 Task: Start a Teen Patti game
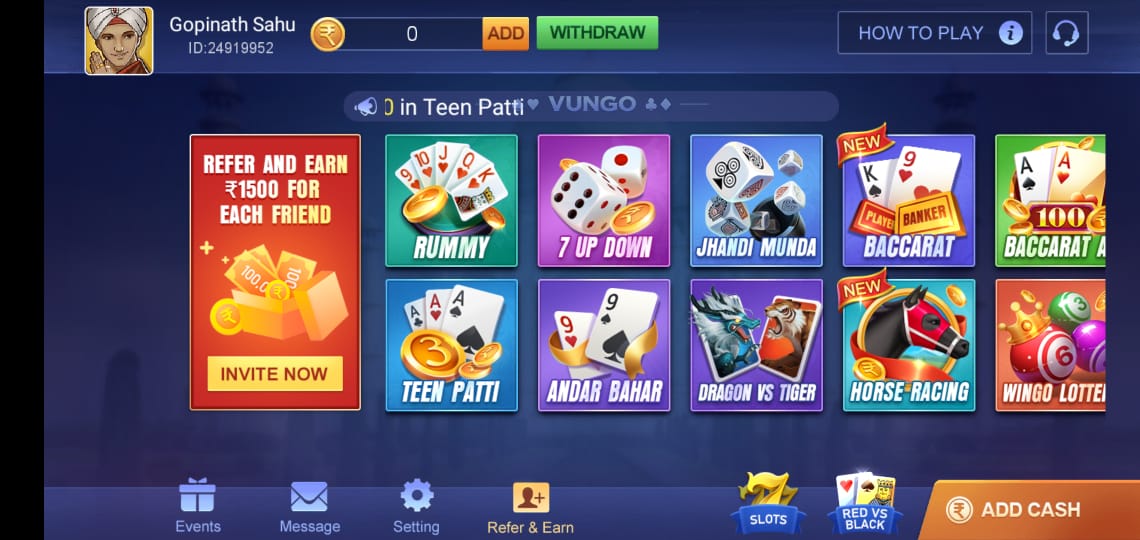tap(451, 345)
